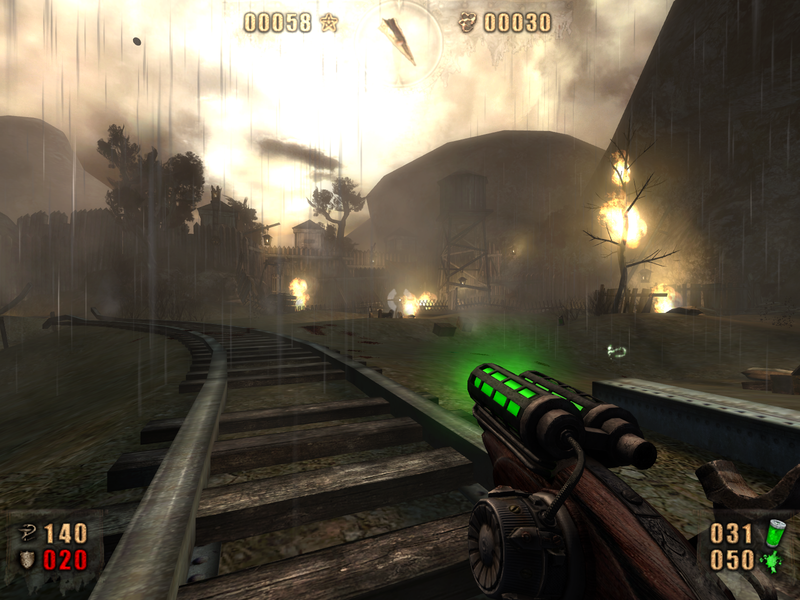Click the star icon beside 00058
The height and width of the screenshot is (600, 800).
click(x=328, y=22)
